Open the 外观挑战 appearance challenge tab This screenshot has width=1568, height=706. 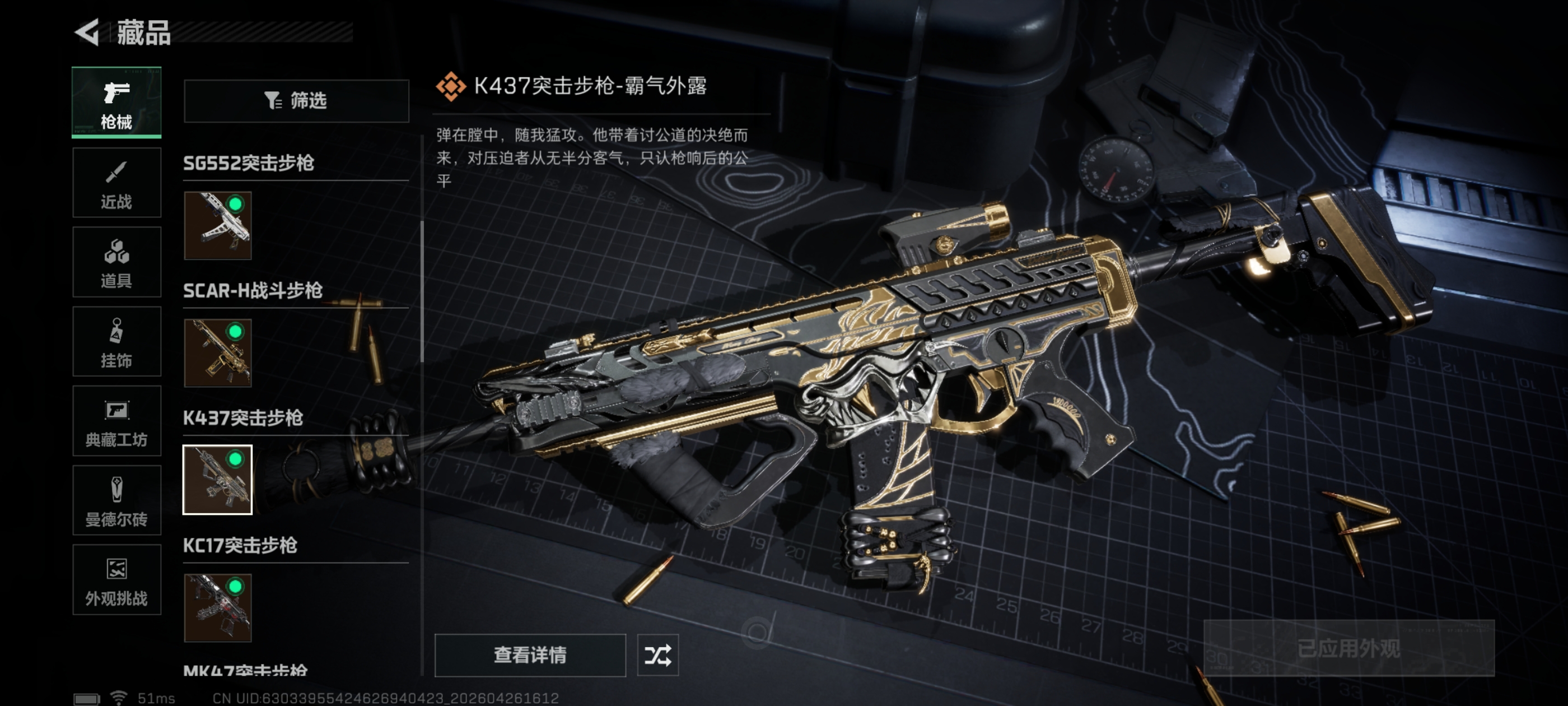(116, 580)
